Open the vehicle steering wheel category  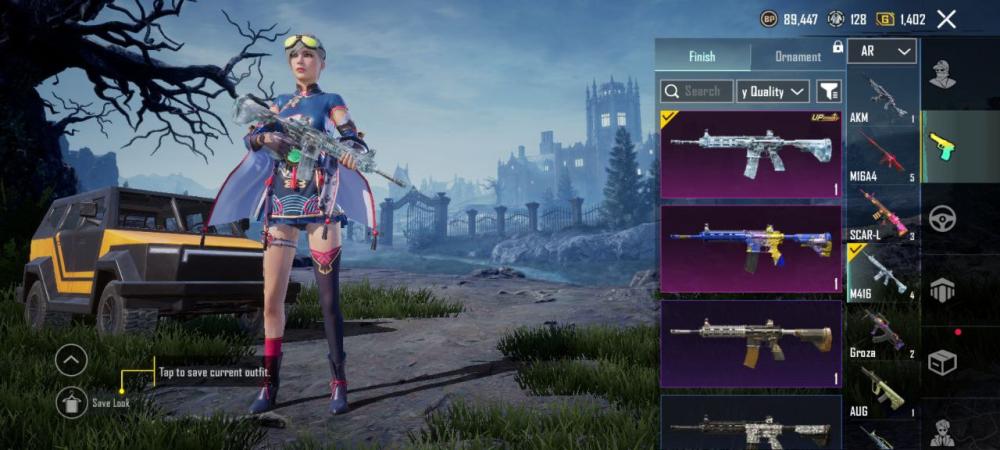pyautogui.click(x=942, y=218)
